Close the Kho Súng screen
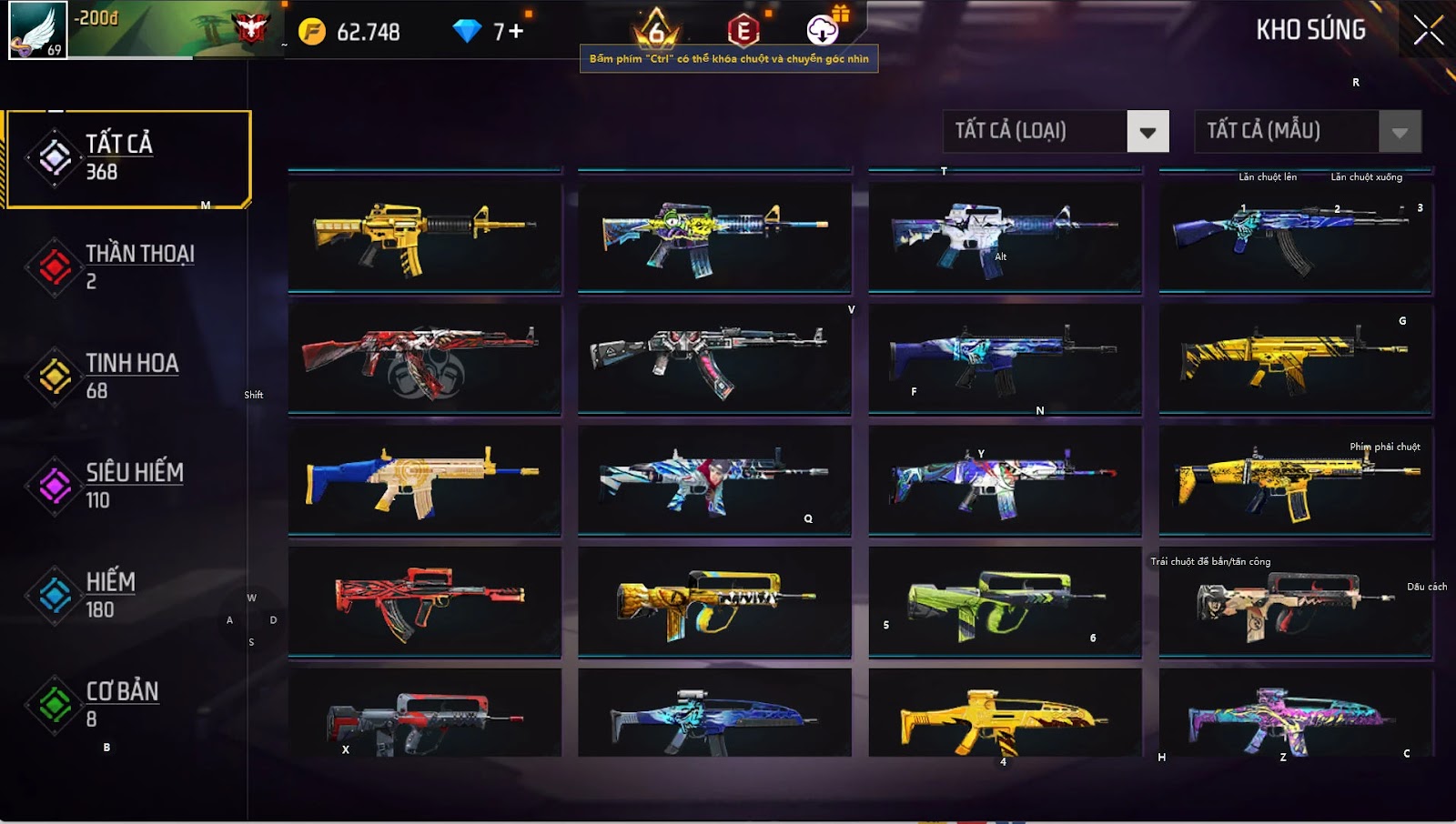 coord(1428,31)
